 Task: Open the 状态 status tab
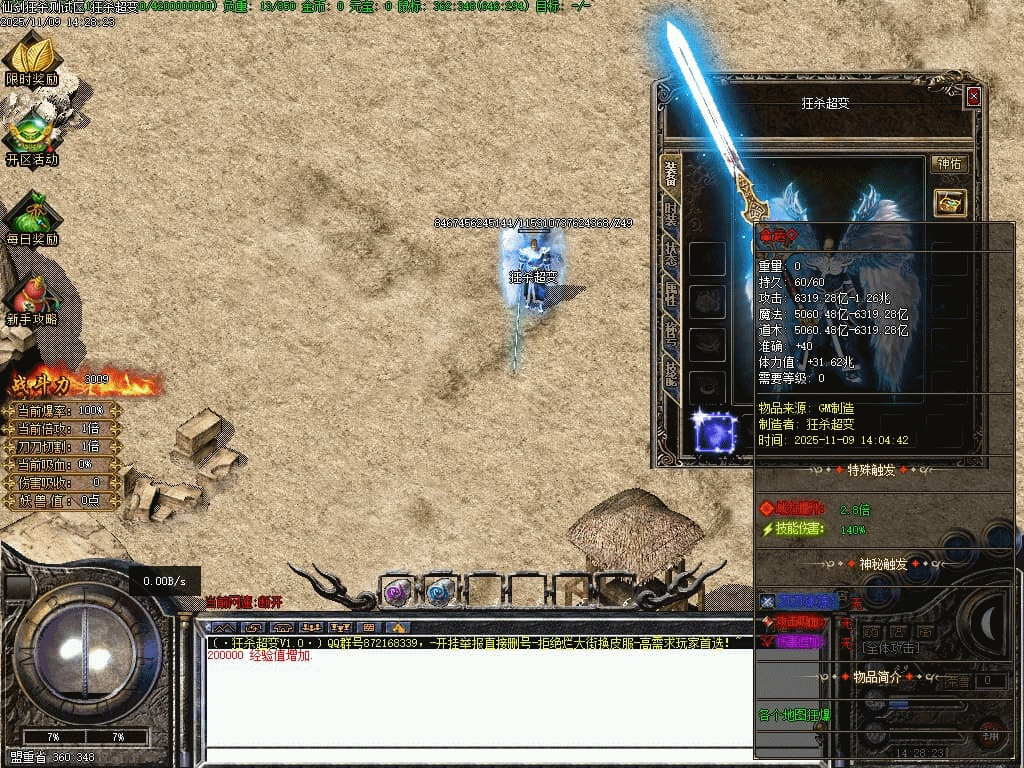670,253
